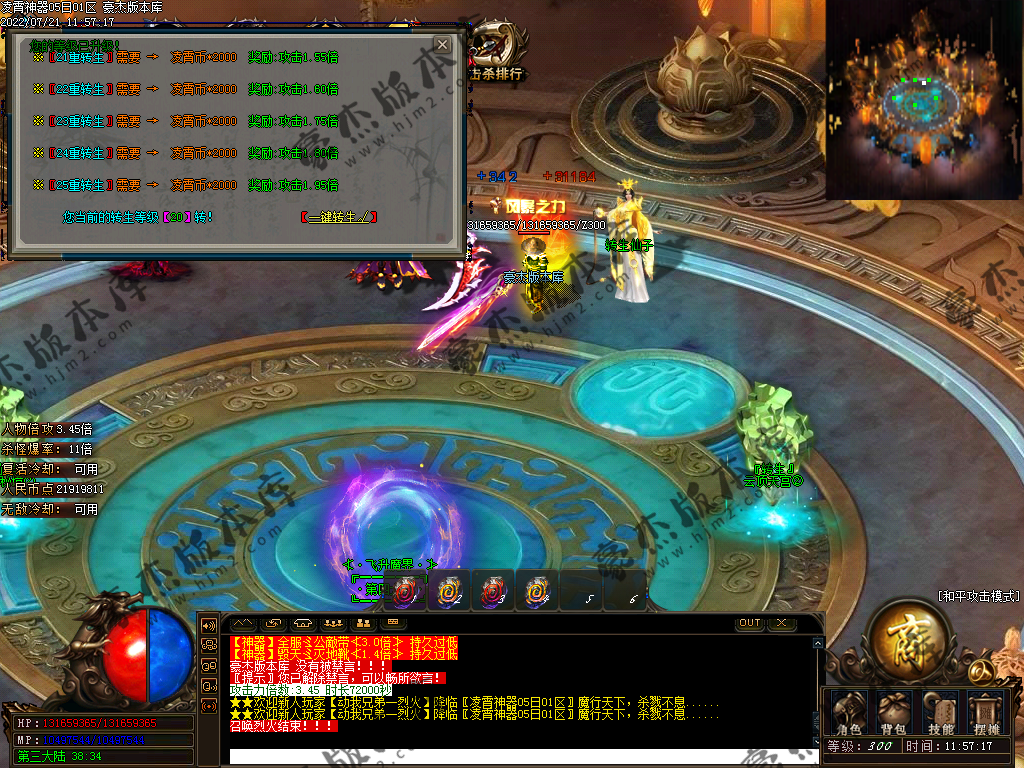
Task: Close the rebirth dialog window
Action: click(x=442, y=45)
